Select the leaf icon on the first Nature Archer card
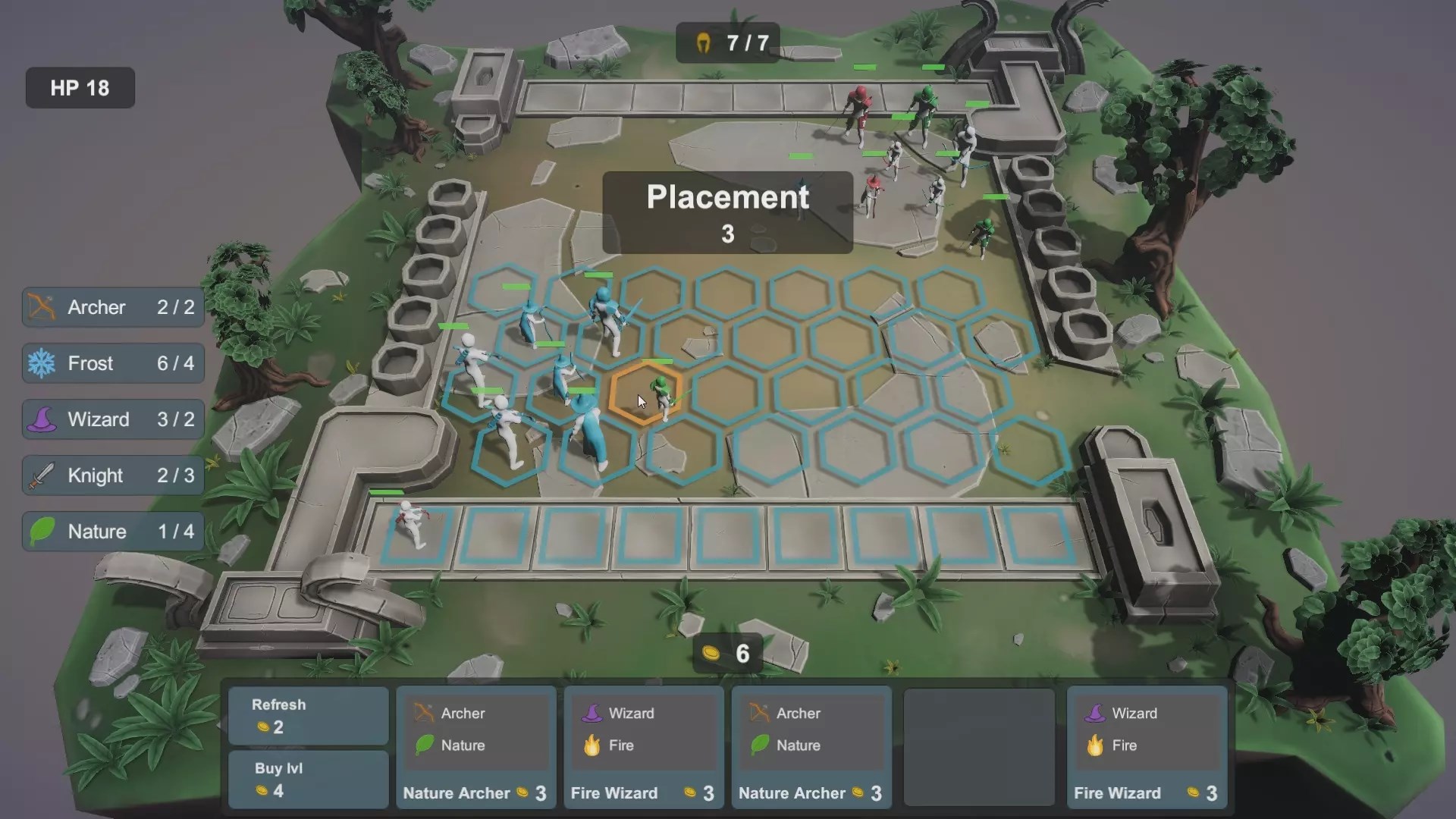Viewport: 1456px width, 819px height. tap(424, 745)
